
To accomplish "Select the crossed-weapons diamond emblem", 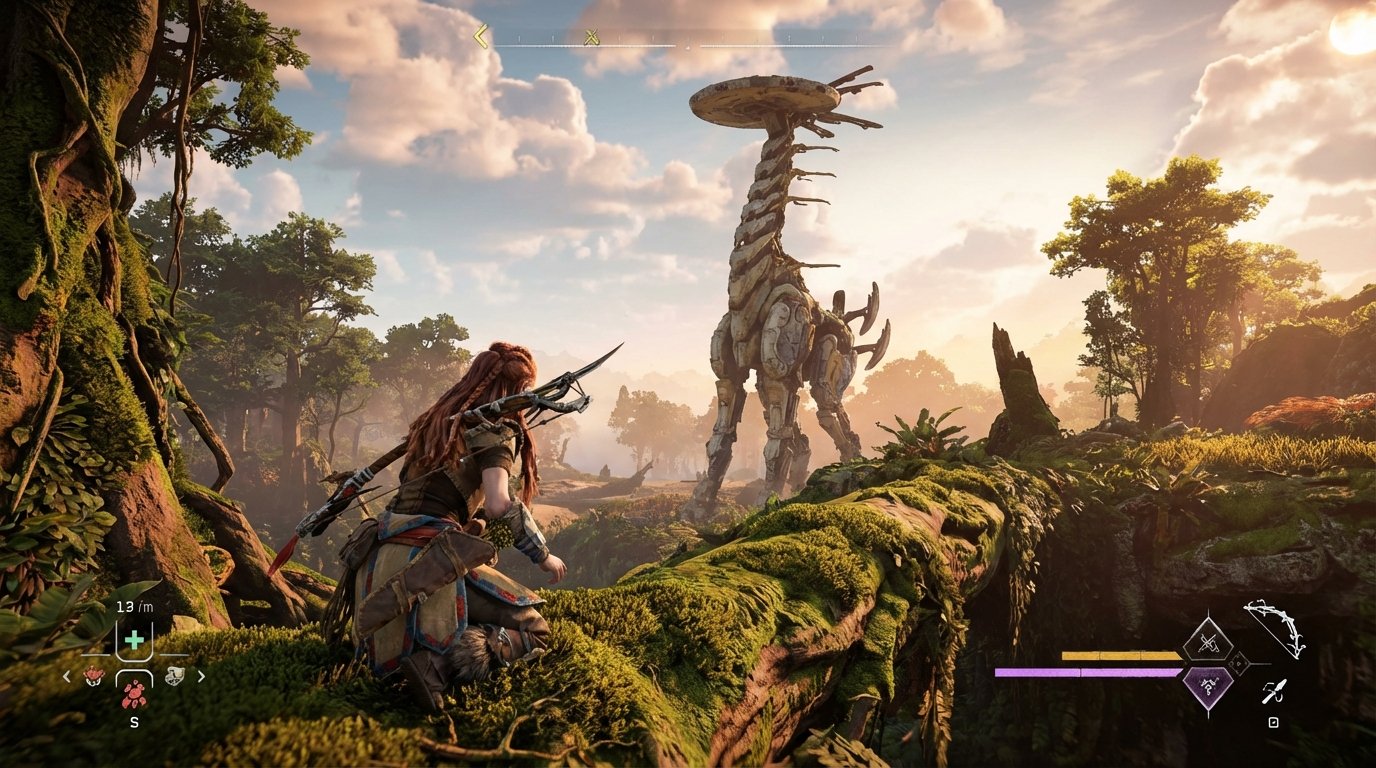I will click(x=1208, y=641).
